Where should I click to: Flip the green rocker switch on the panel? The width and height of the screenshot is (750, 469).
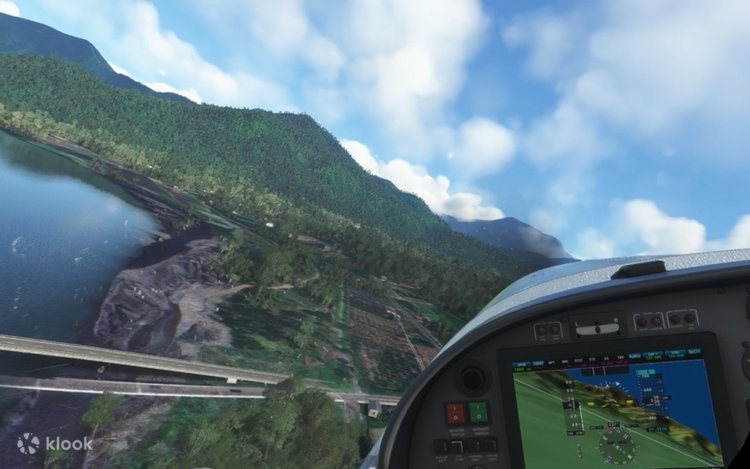pos(478,412)
